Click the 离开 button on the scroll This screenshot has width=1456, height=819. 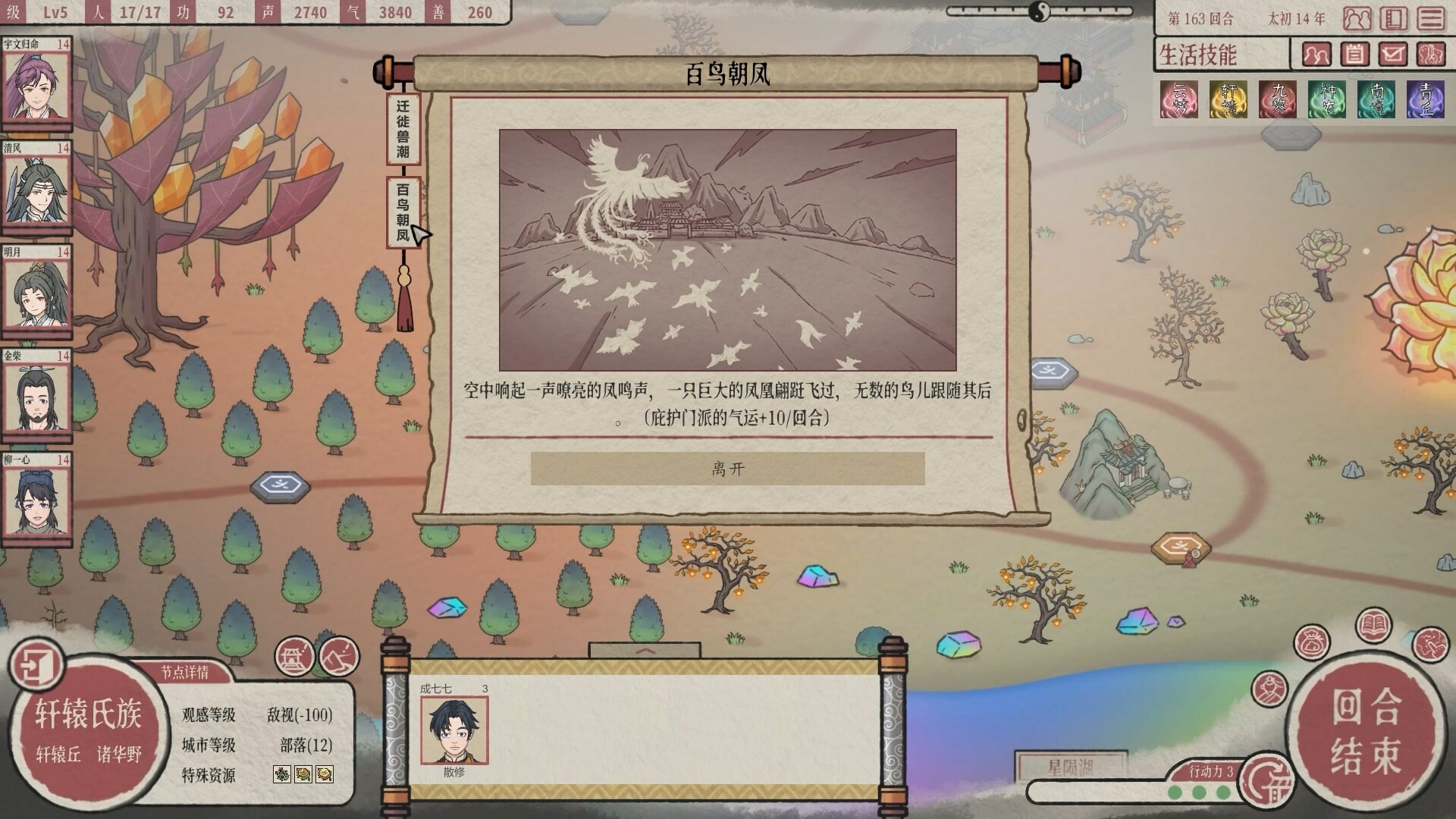click(x=728, y=469)
